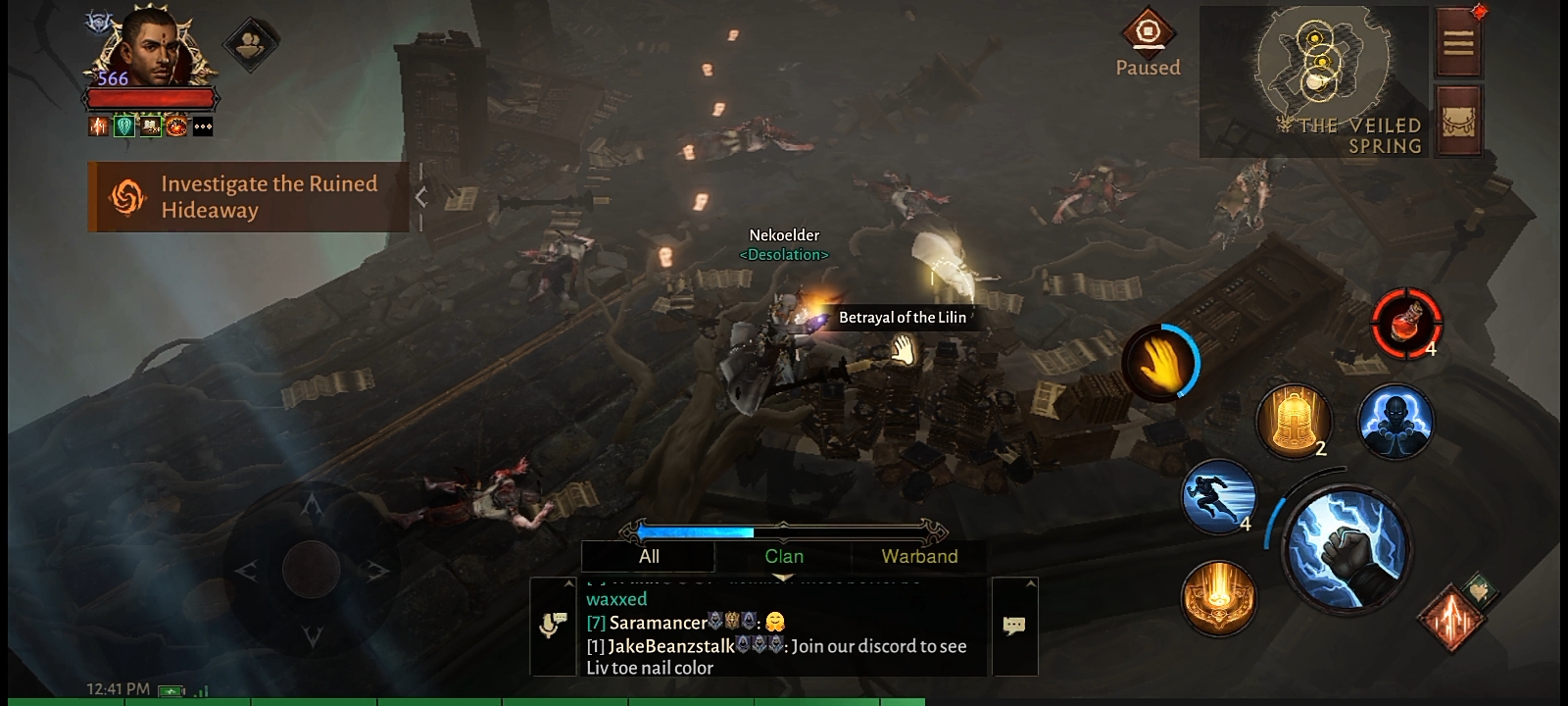Tap the voice chat microphone button
Viewport: 1568px width, 706px height.
point(554,626)
